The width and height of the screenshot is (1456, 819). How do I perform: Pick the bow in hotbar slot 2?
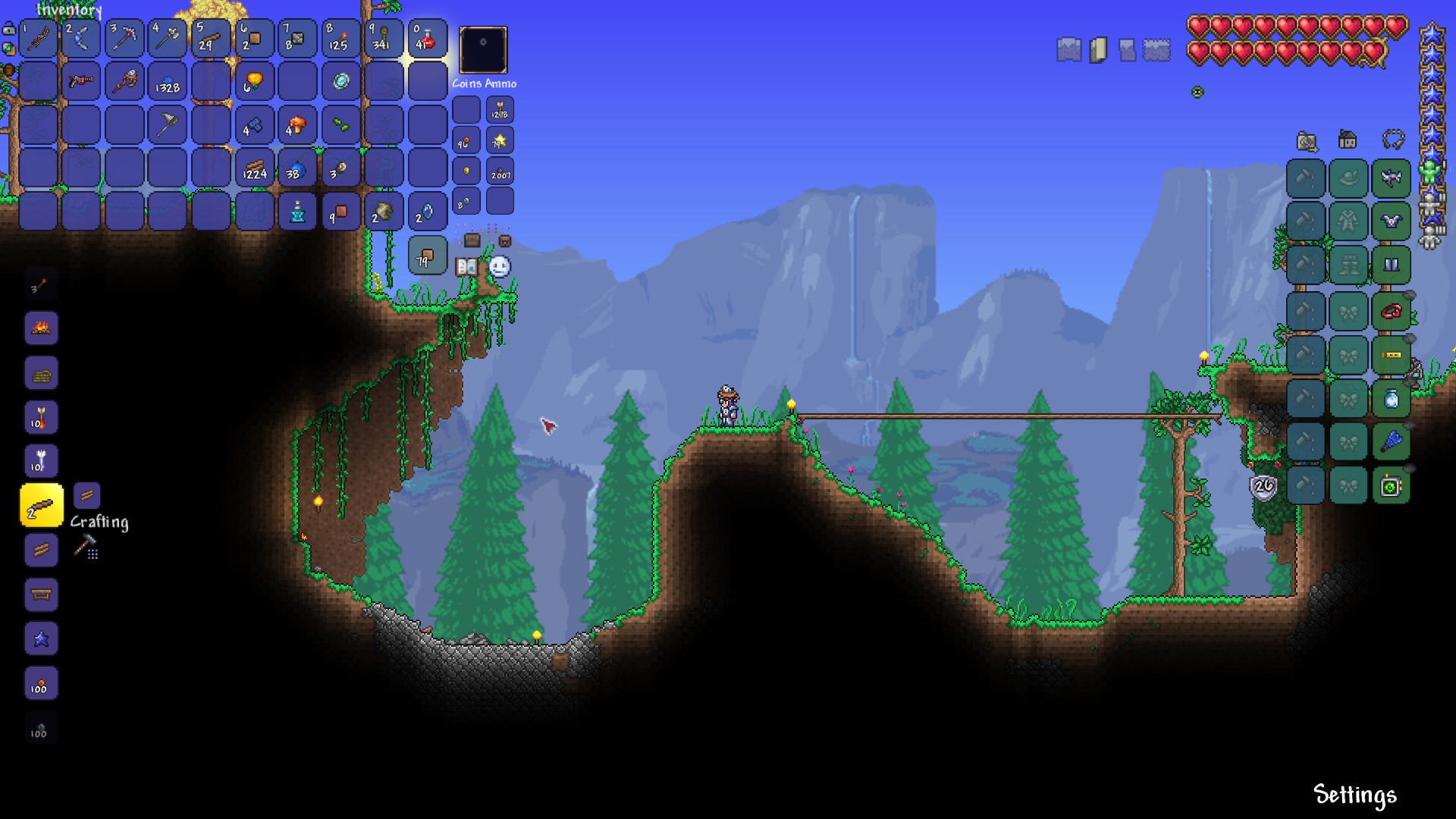(81, 38)
